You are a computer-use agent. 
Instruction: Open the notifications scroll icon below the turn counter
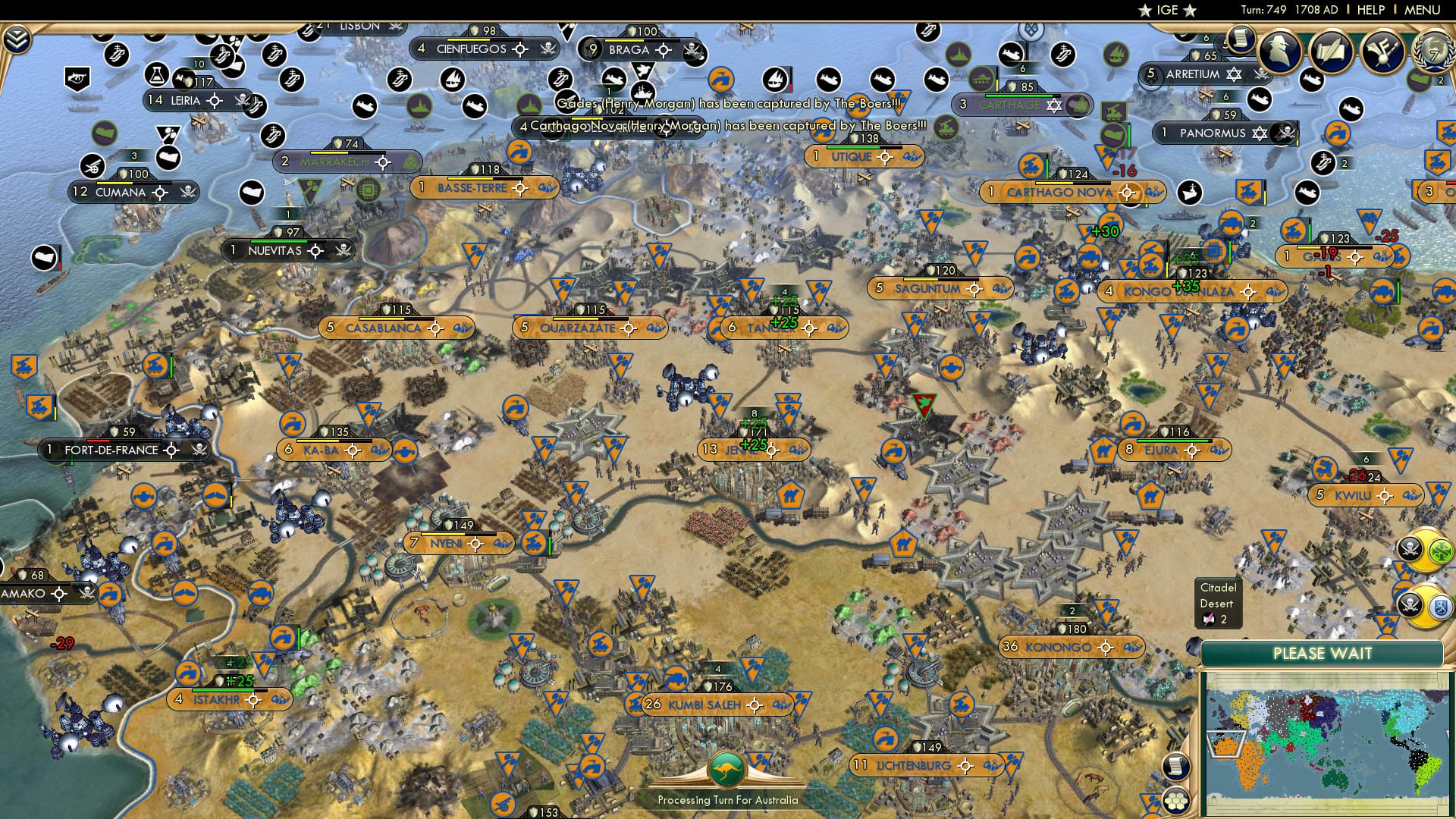tap(1241, 42)
